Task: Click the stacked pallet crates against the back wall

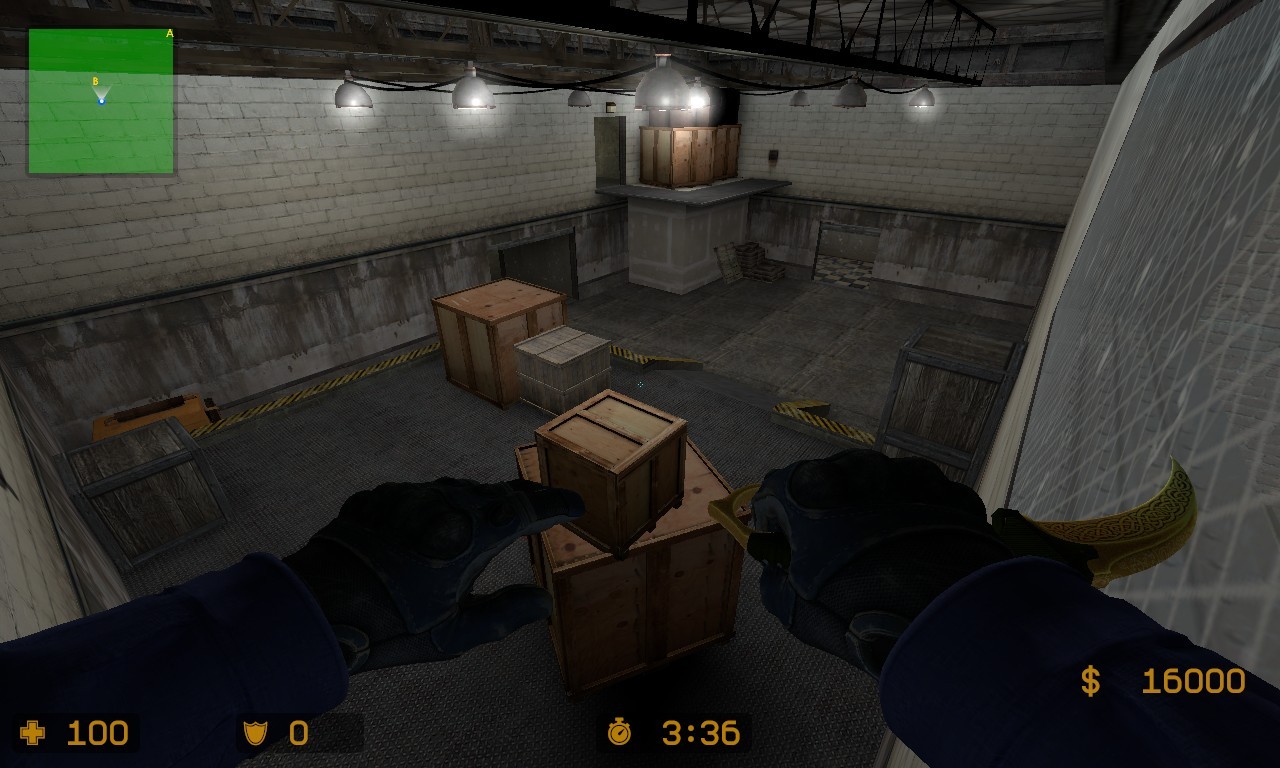Action: pos(750,262)
